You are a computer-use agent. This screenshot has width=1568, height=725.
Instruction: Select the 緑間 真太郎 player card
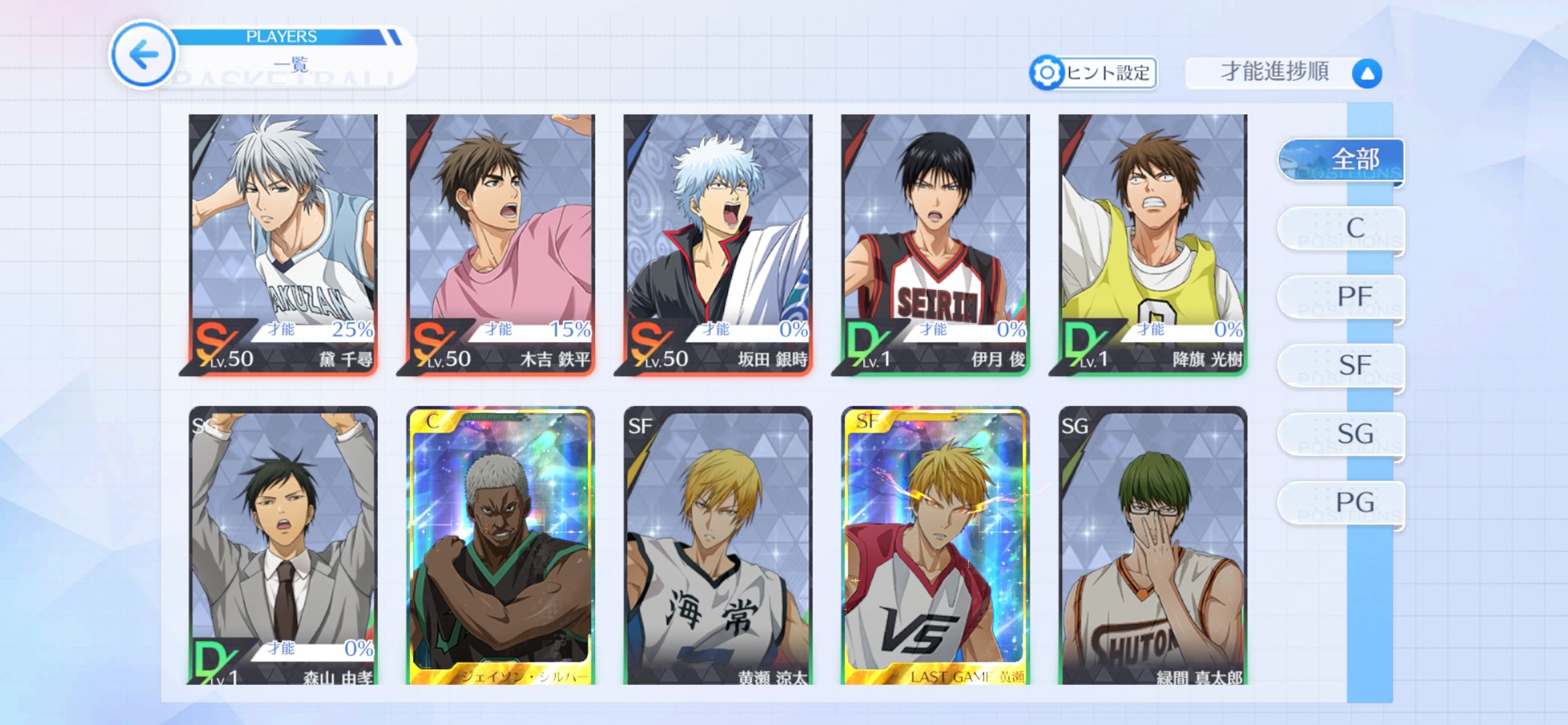coord(1152,545)
